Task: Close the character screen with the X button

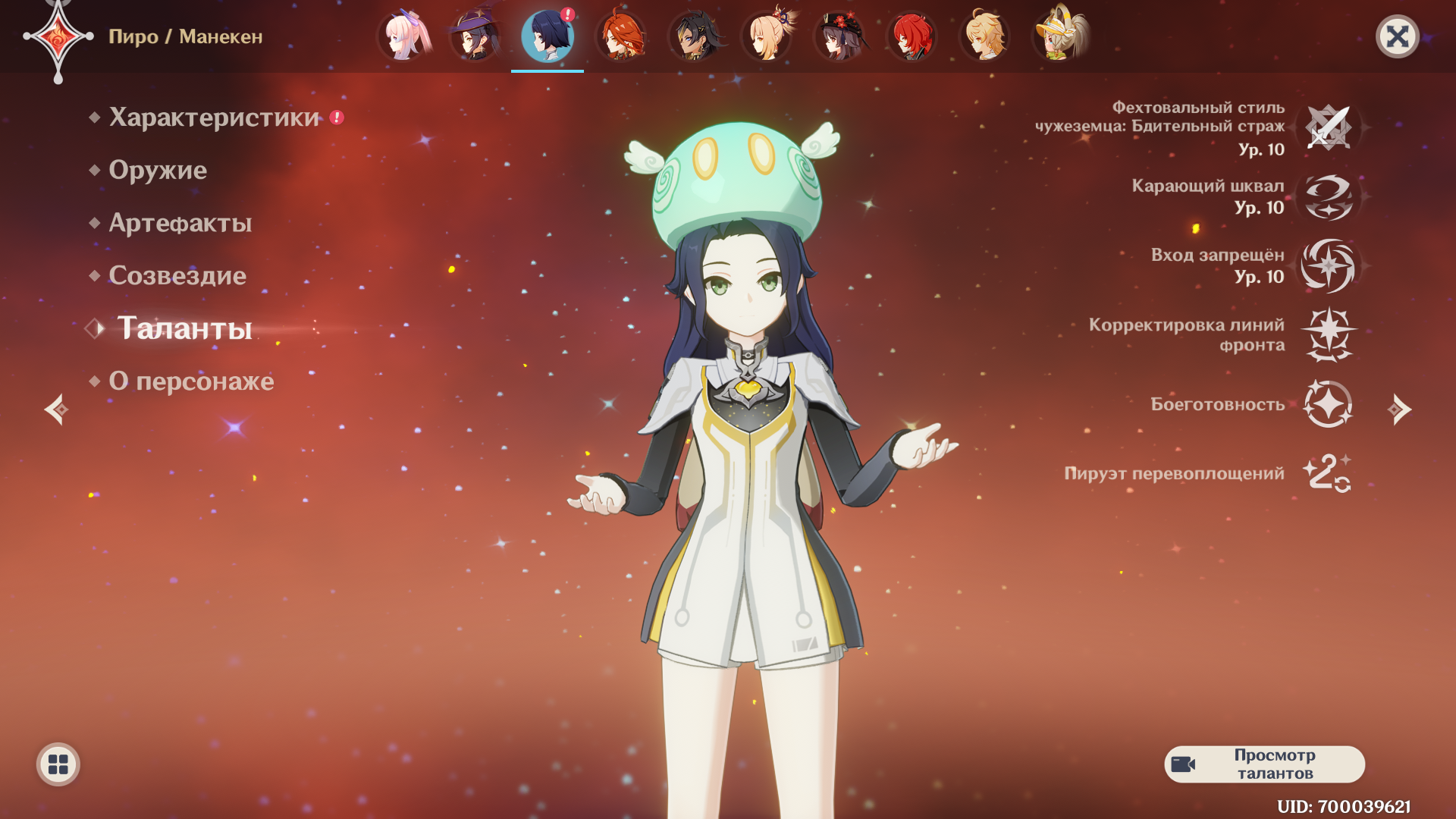Action: click(1397, 36)
